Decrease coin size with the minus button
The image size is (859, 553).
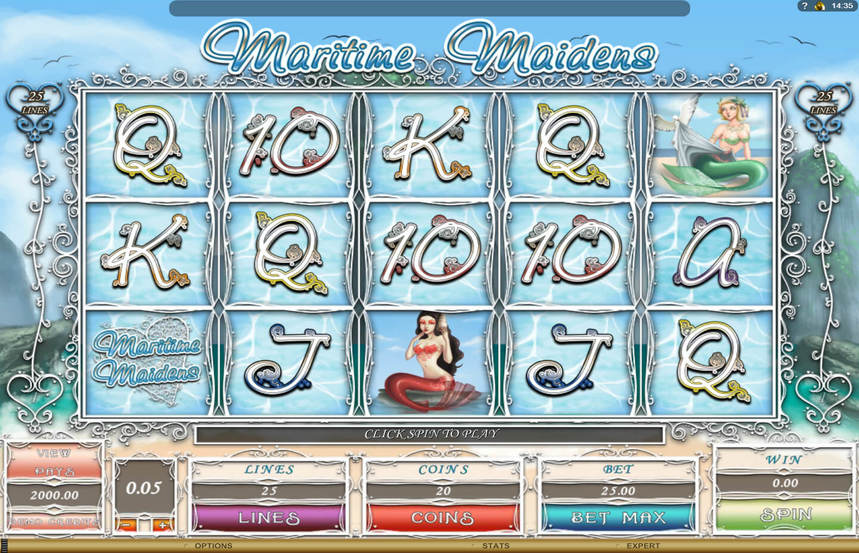coord(127,524)
